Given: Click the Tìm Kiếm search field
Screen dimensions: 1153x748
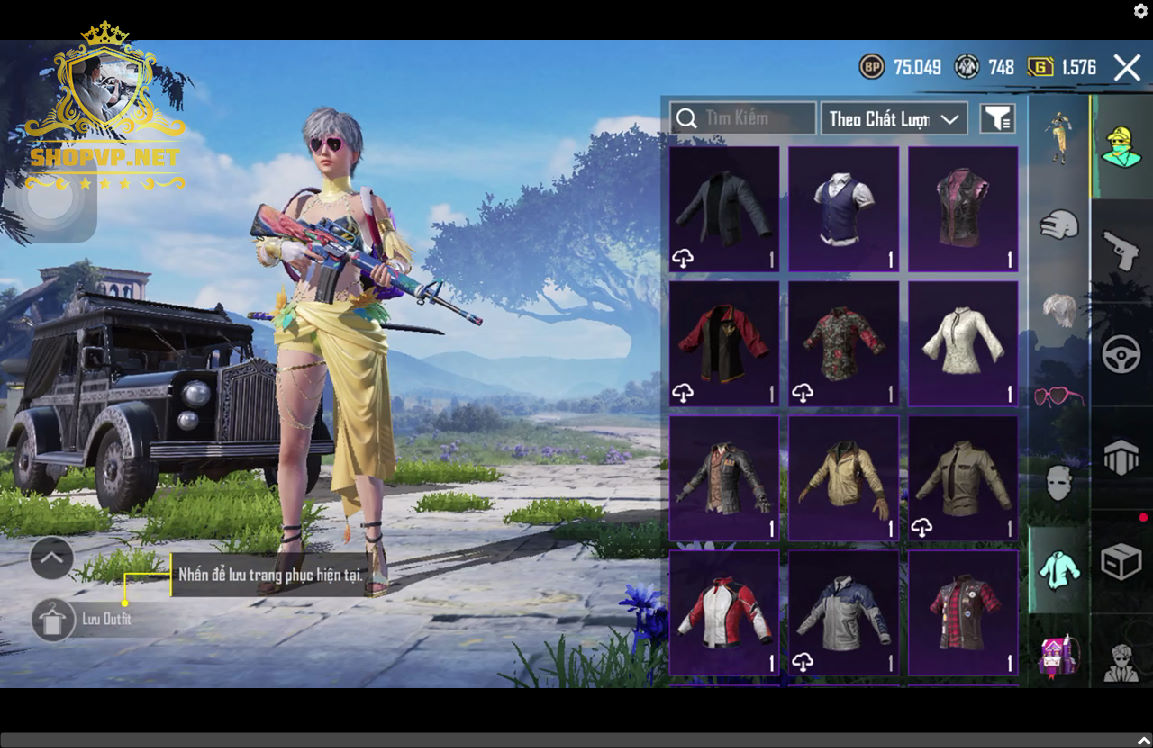Looking at the screenshot, I should (x=743, y=118).
